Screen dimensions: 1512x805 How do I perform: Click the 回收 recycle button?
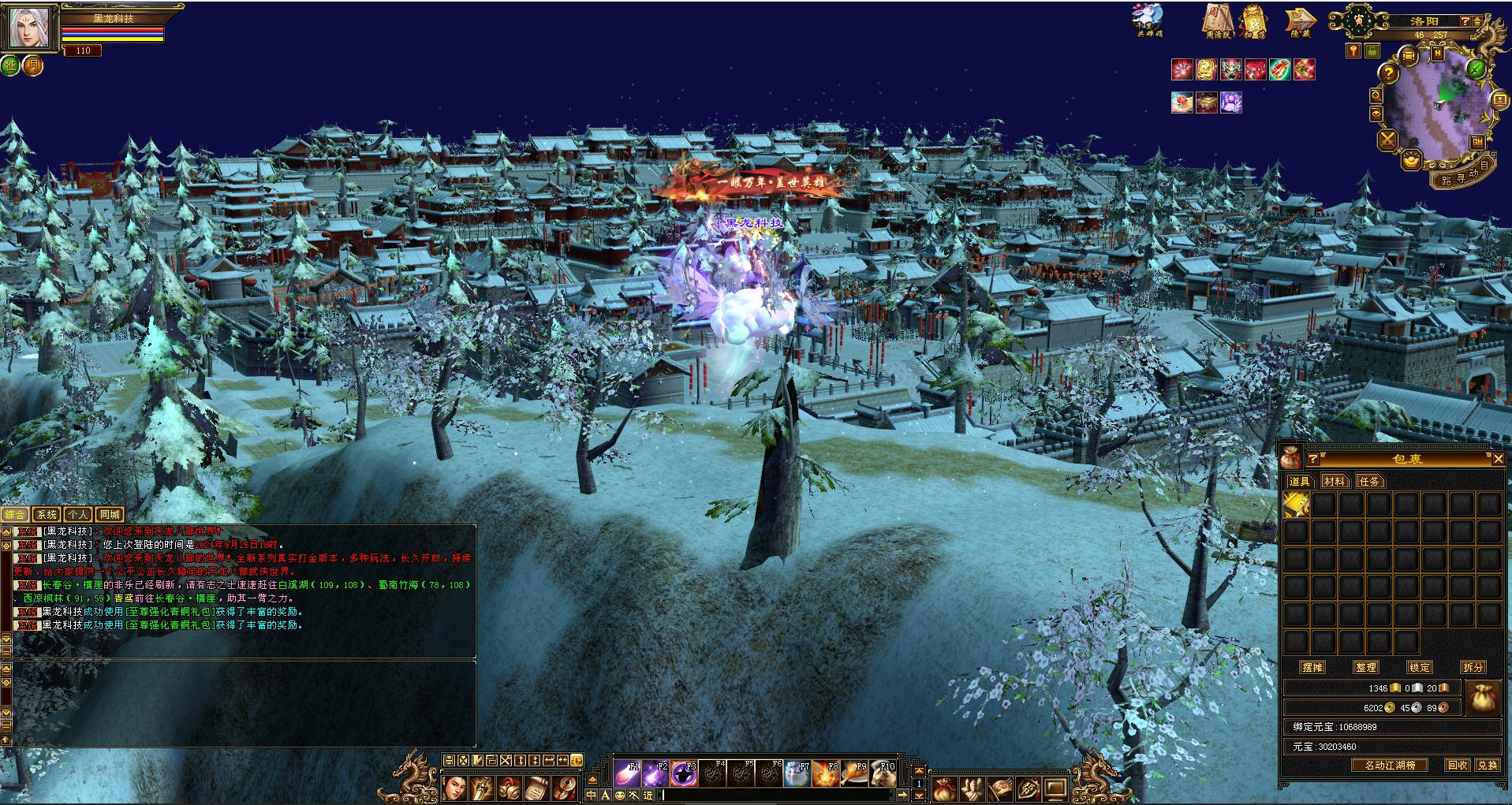pos(1458,765)
